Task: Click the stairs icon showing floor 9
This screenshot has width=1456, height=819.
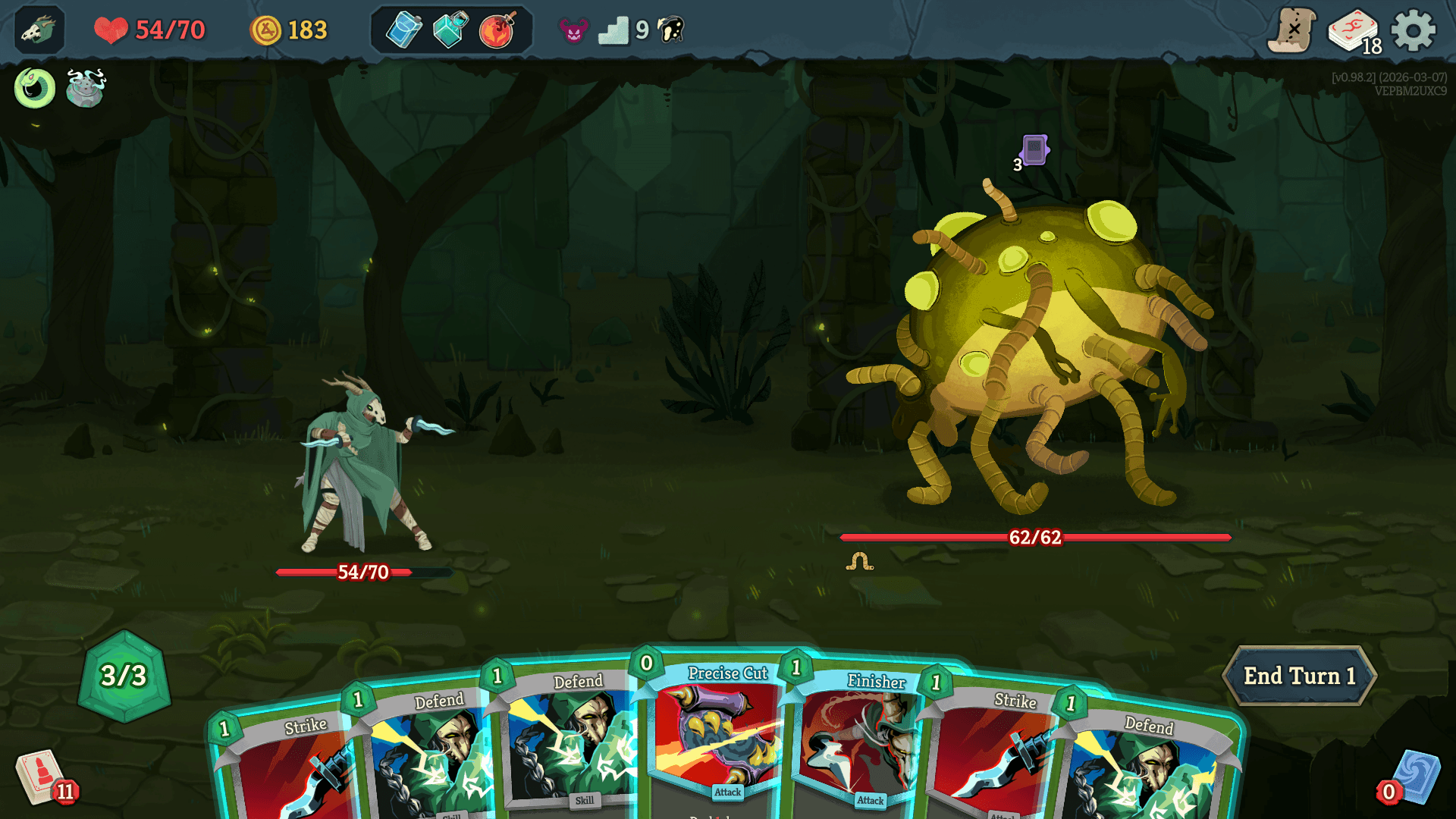Action: (616, 31)
